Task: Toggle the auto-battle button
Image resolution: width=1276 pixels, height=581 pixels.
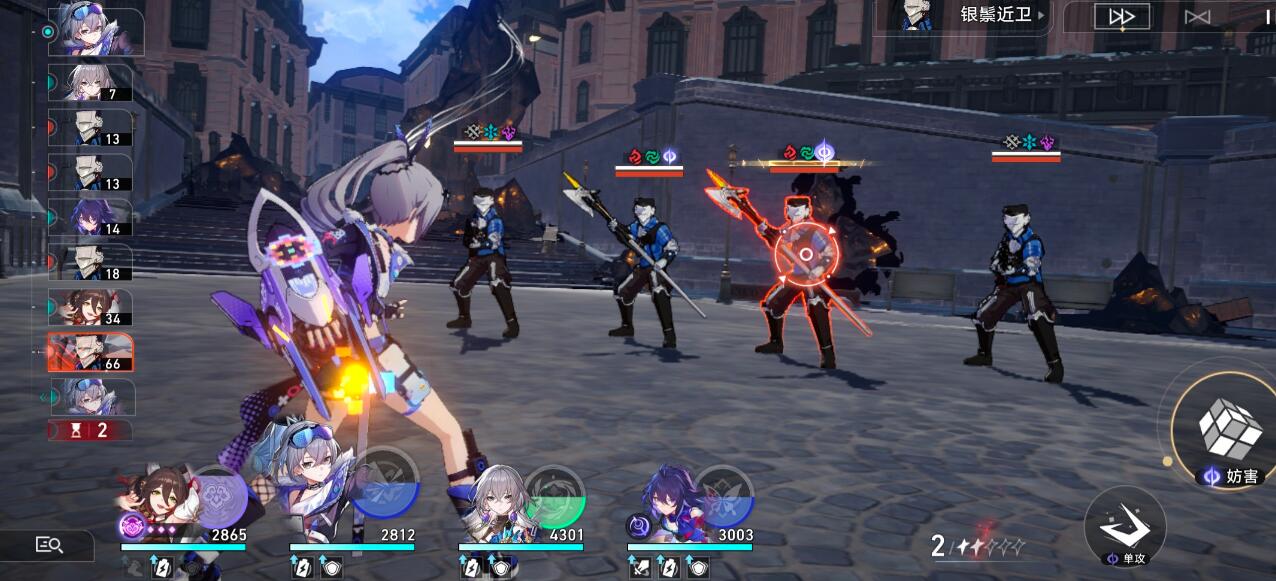Action: coord(1197,16)
